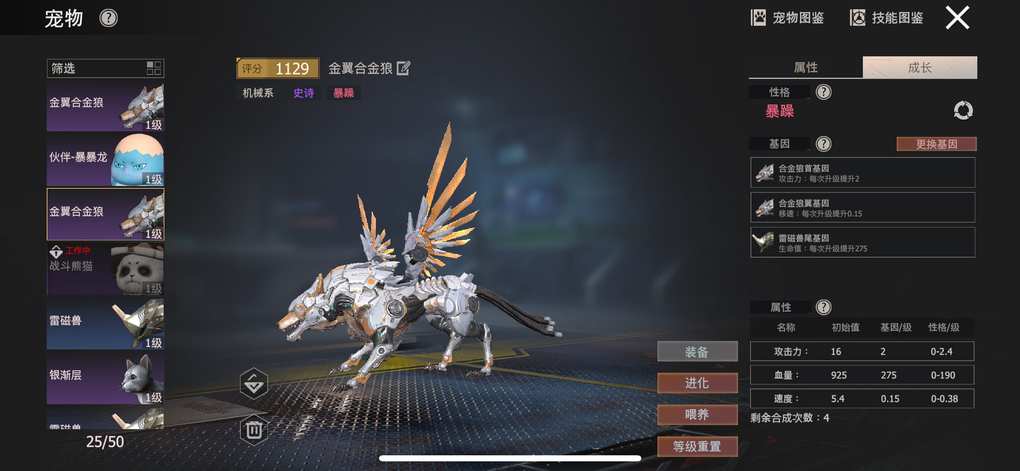The width and height of the screenshot is (1020, 471).
Task: Open the 技能图鉴 skill encyclopedia
Action: 886,17
